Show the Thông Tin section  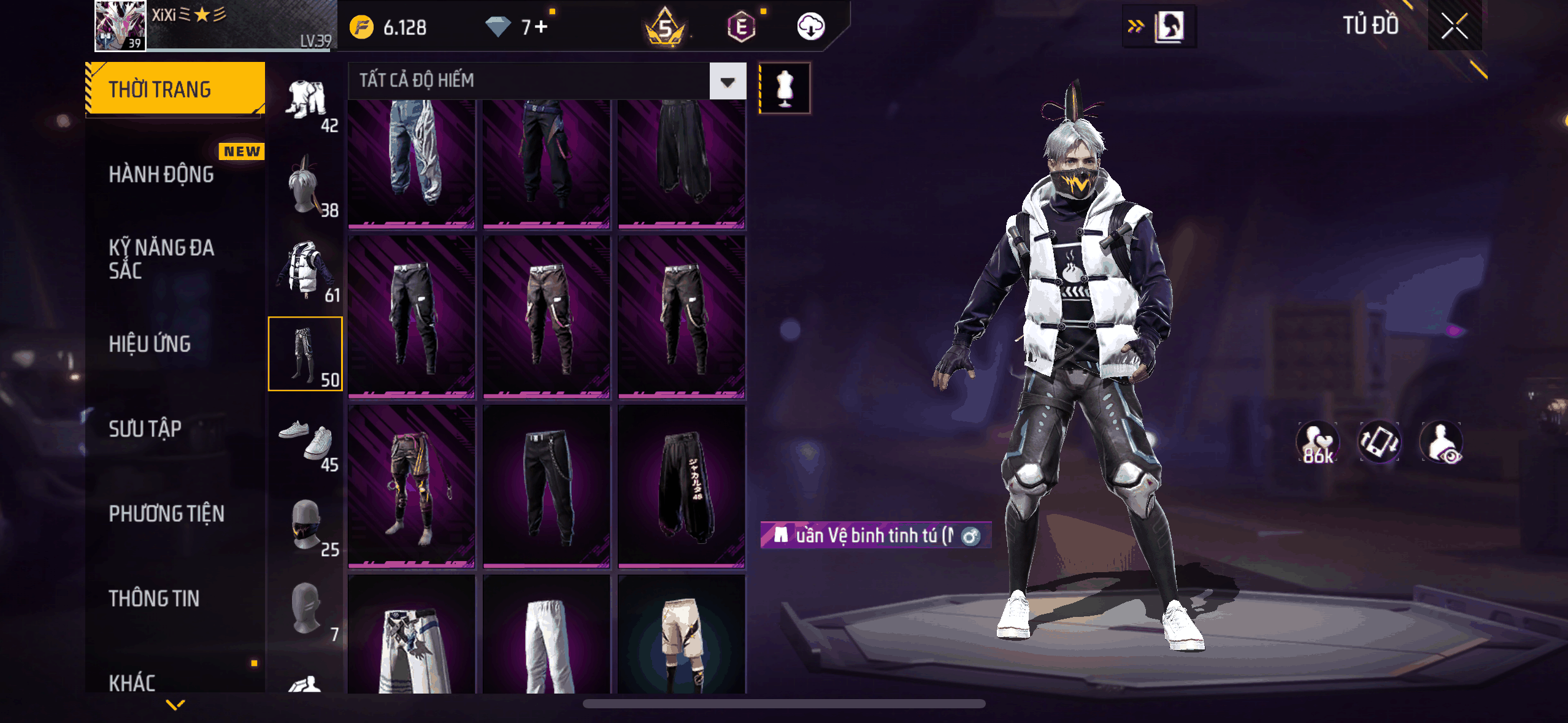tap(154, 598)
